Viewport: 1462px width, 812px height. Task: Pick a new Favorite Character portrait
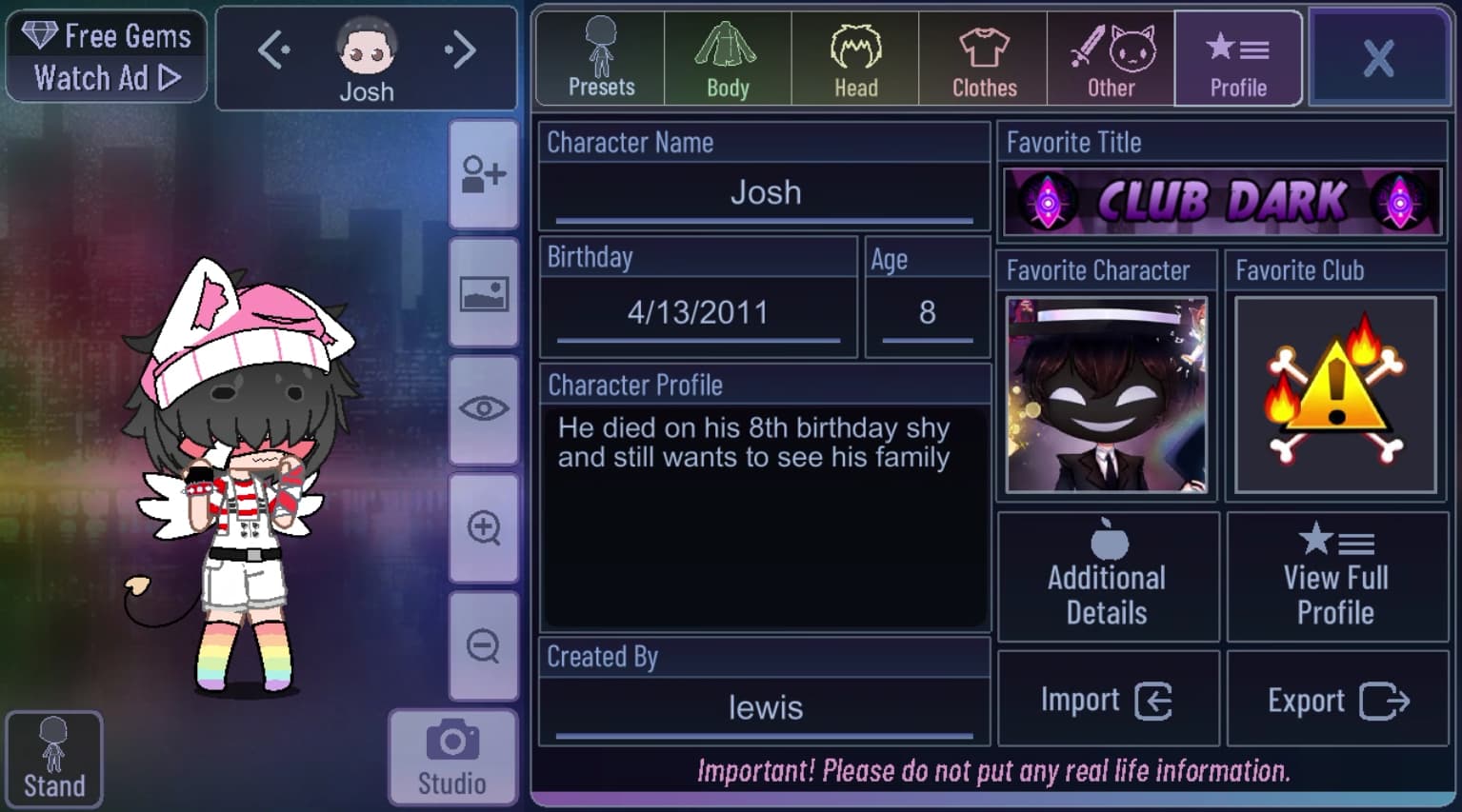click(1107, 395)
